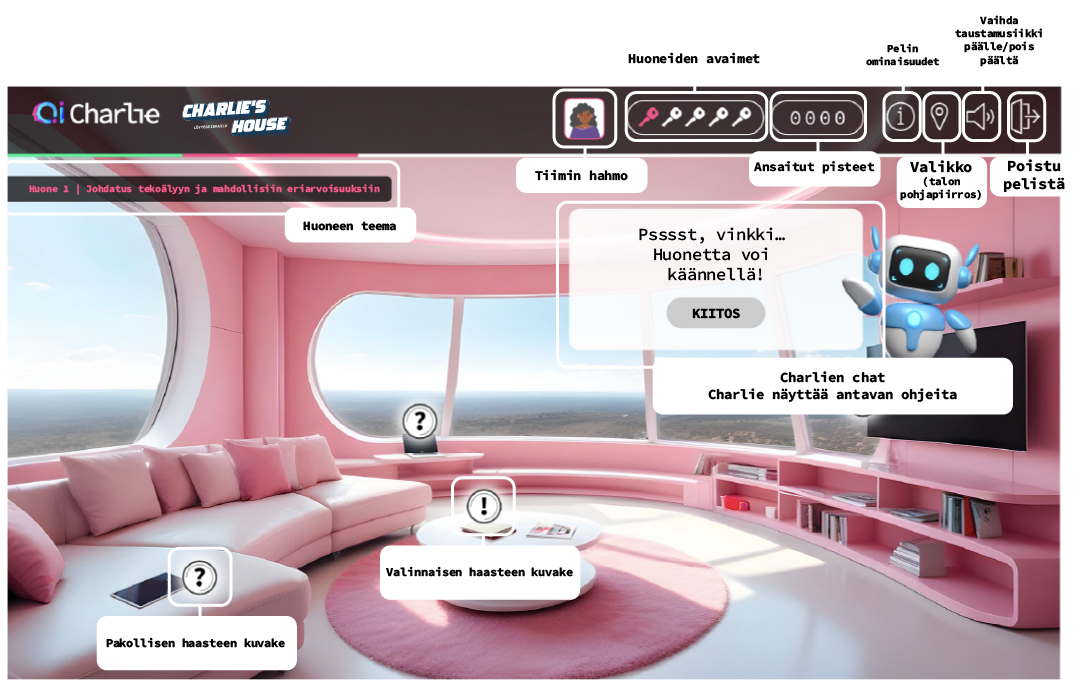Click the AI Charlie logo
This screenshot has width=1080, height=680.
coord(96,114)
